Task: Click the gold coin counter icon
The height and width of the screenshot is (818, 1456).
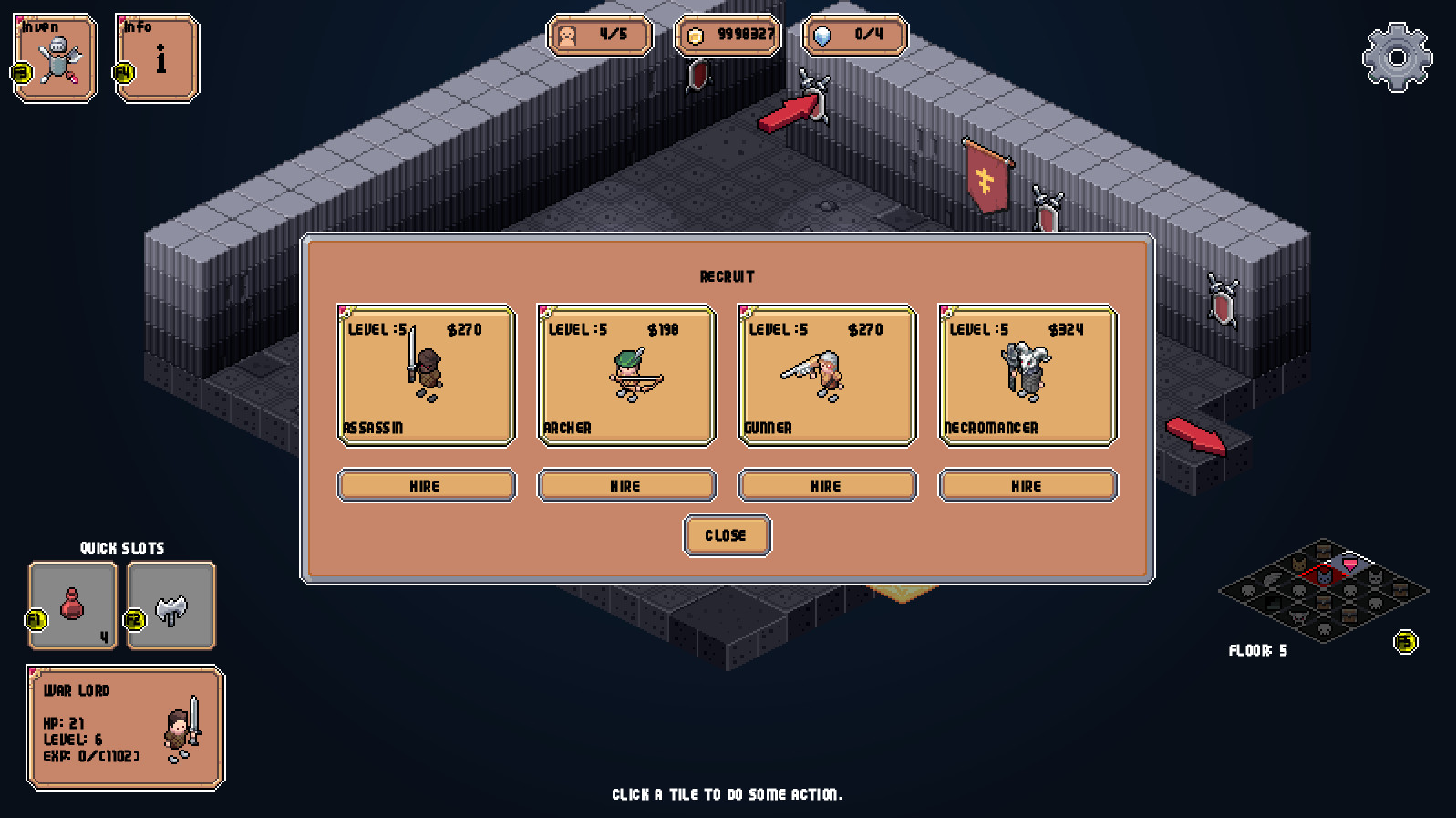Action: (x=697, y=37)
